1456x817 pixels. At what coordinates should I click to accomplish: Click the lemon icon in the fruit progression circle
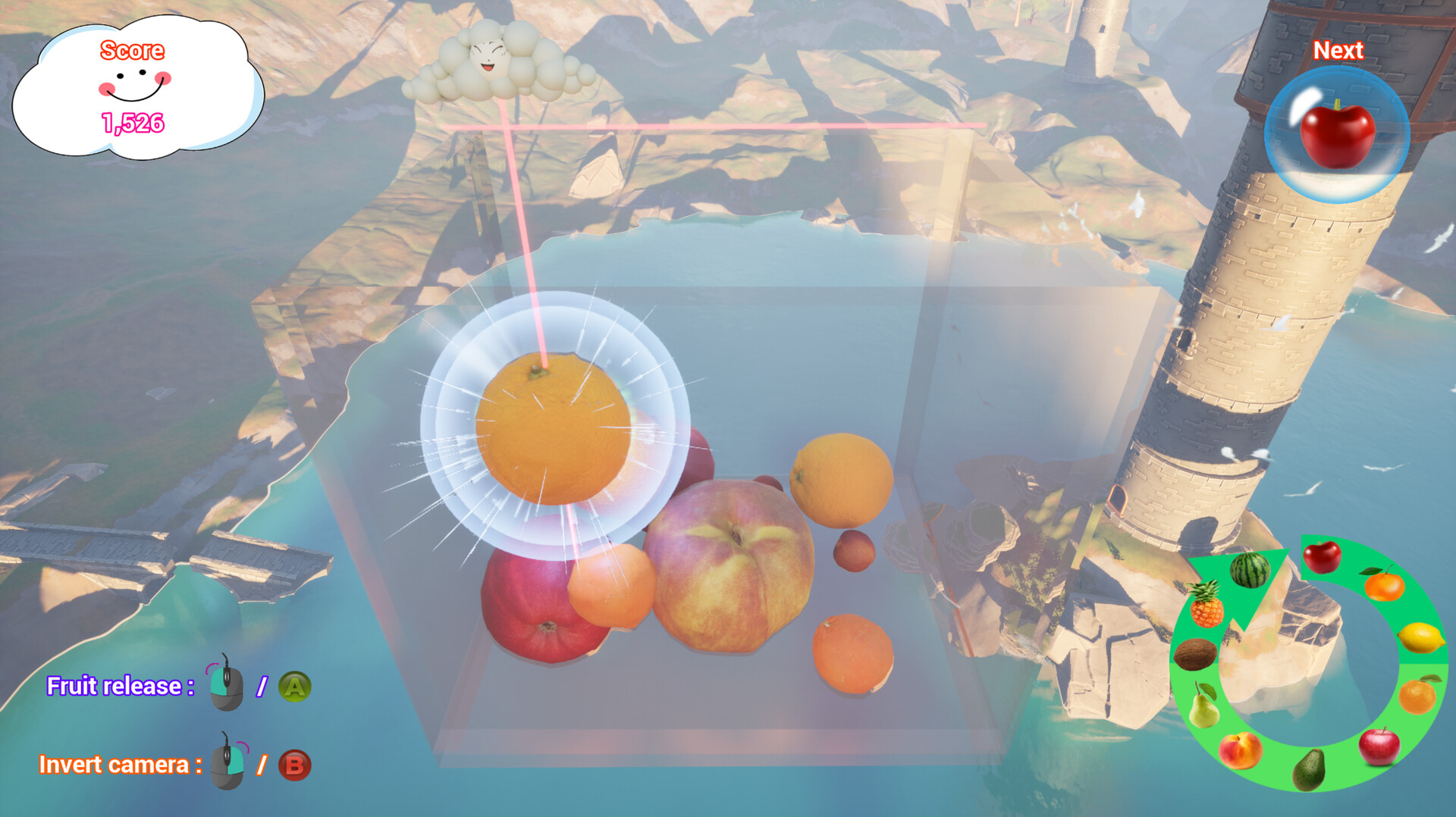click(1421, 637)
